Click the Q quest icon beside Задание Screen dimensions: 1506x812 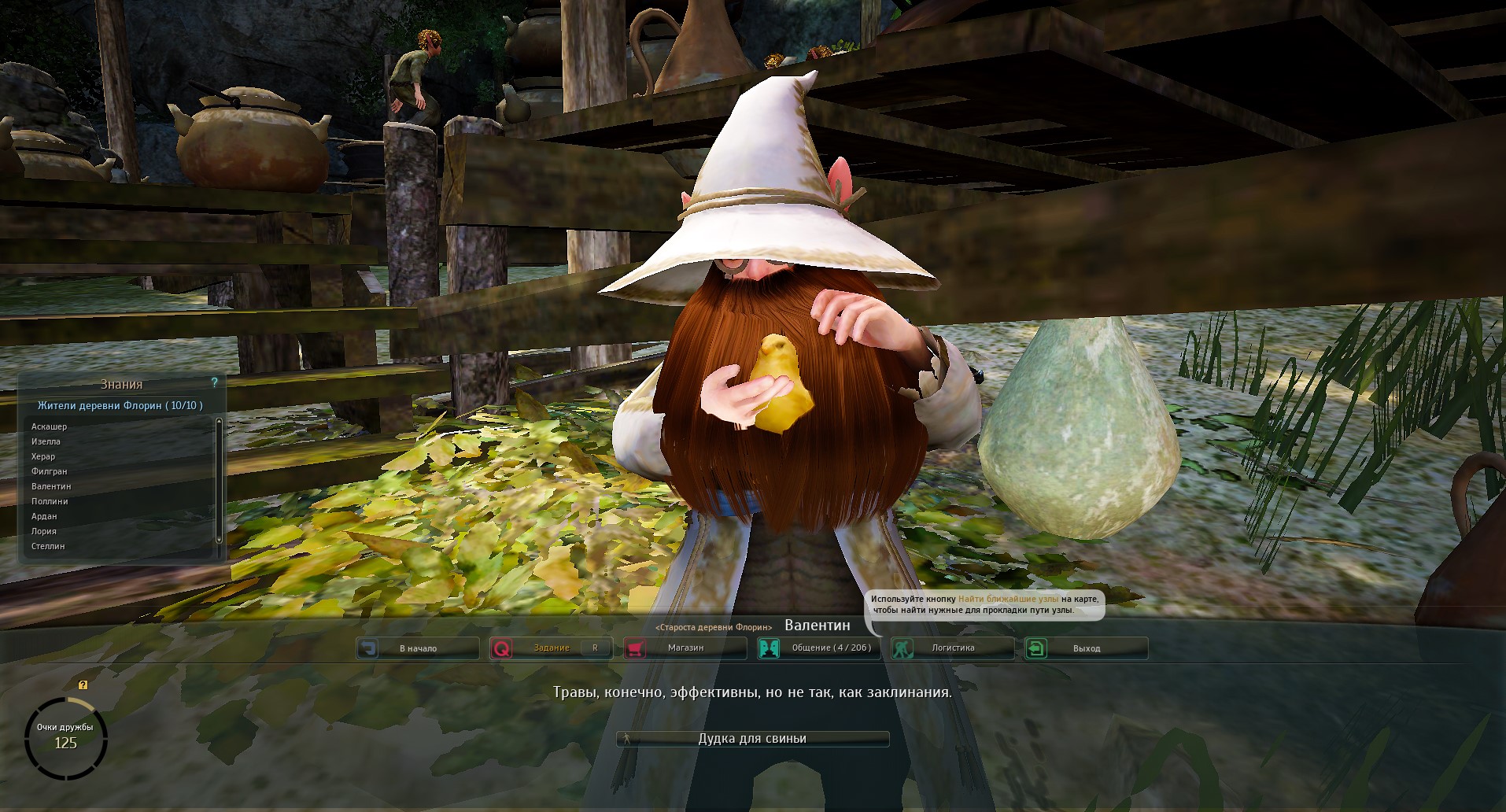pos(502,648)
